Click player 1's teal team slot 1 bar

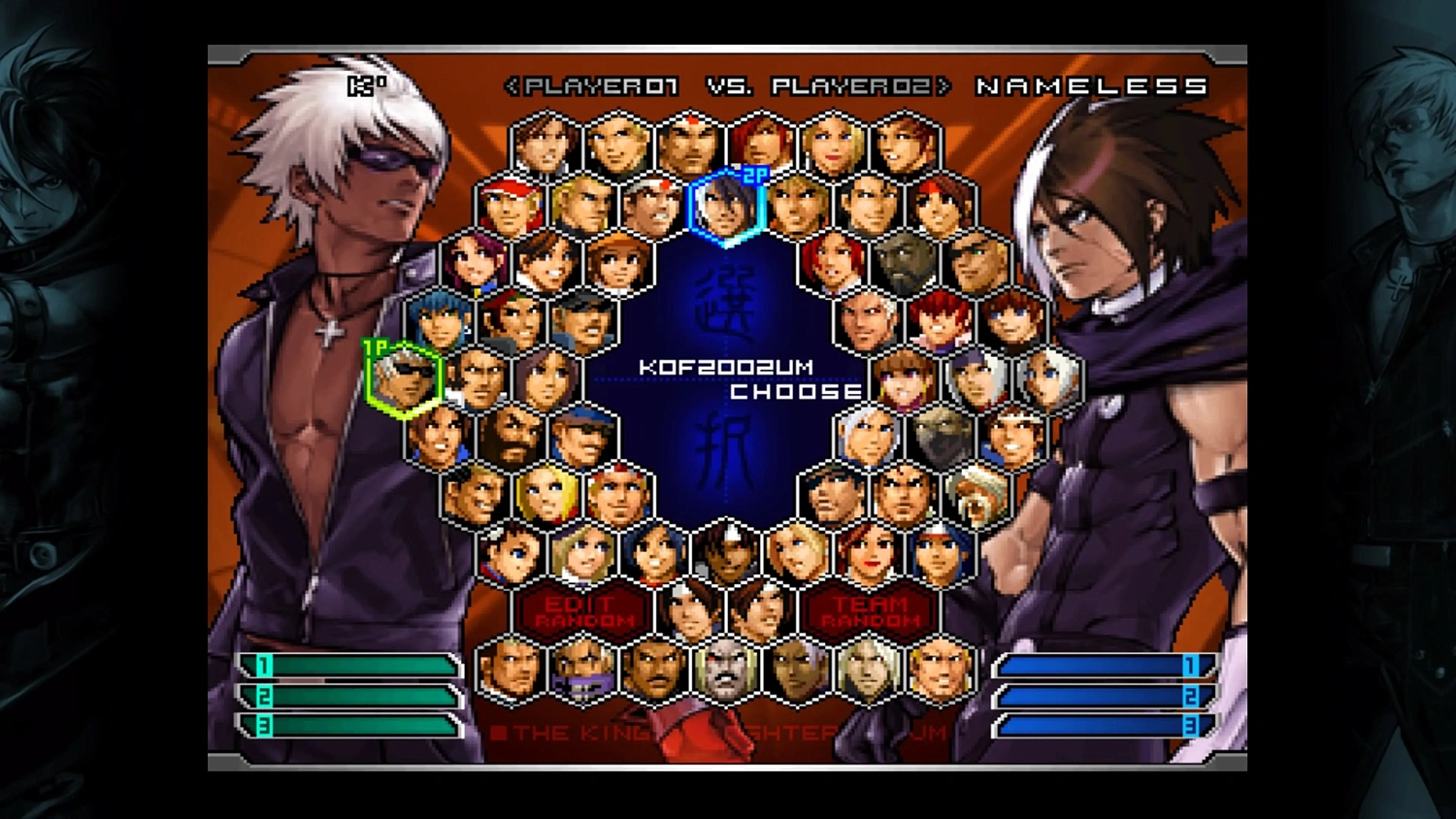tap(354, 668)
